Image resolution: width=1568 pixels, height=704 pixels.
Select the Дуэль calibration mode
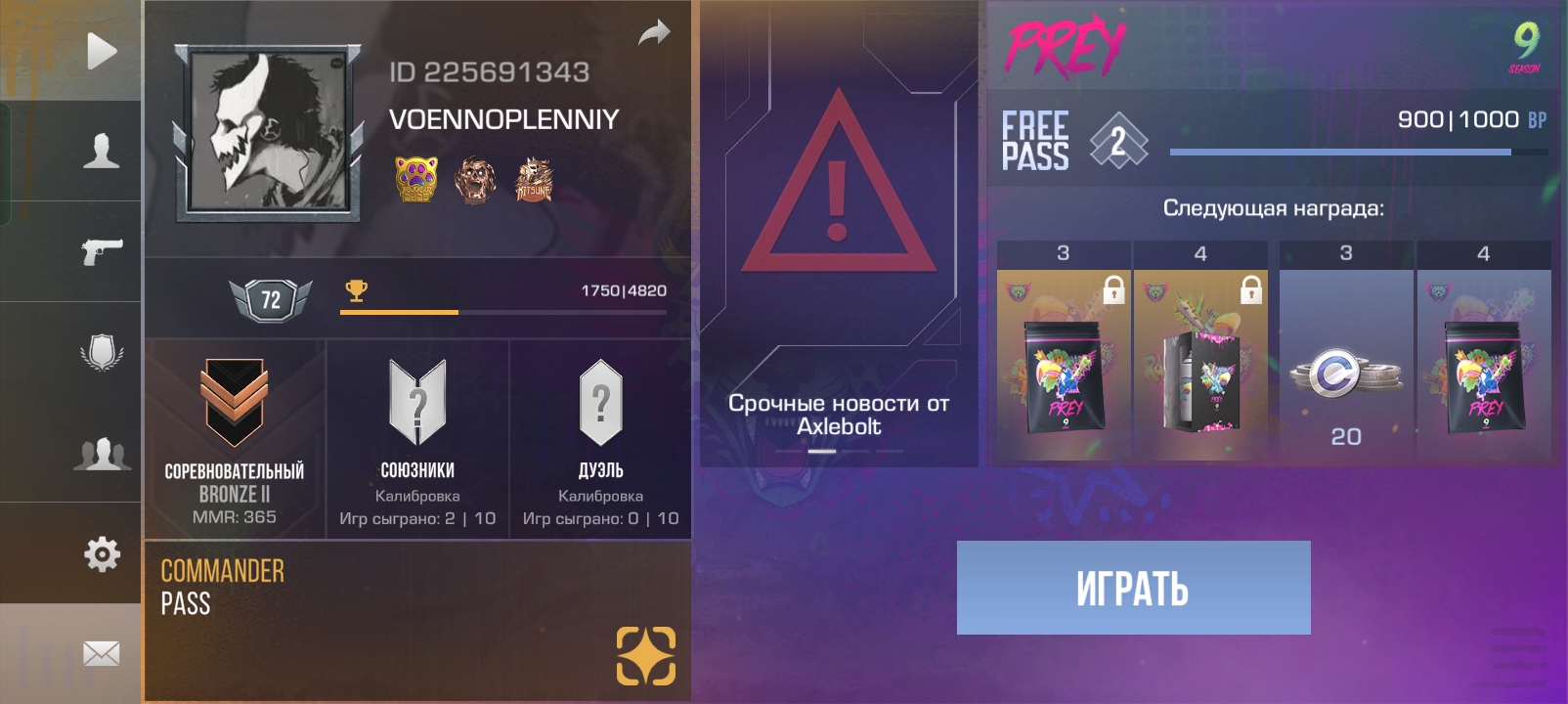click(600, 439)
